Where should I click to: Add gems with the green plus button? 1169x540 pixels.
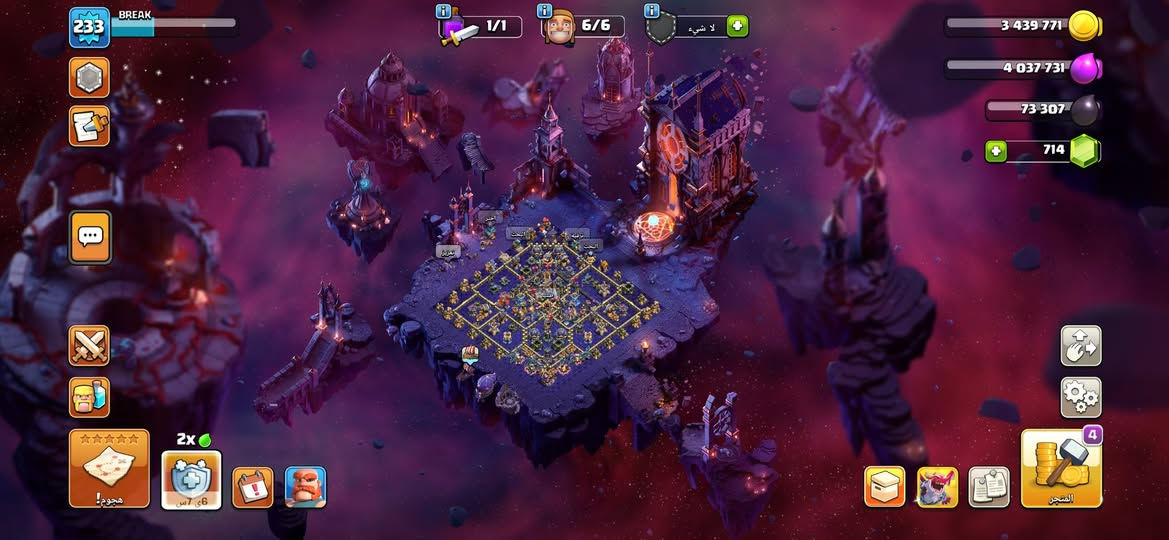[x=996, y=152]
